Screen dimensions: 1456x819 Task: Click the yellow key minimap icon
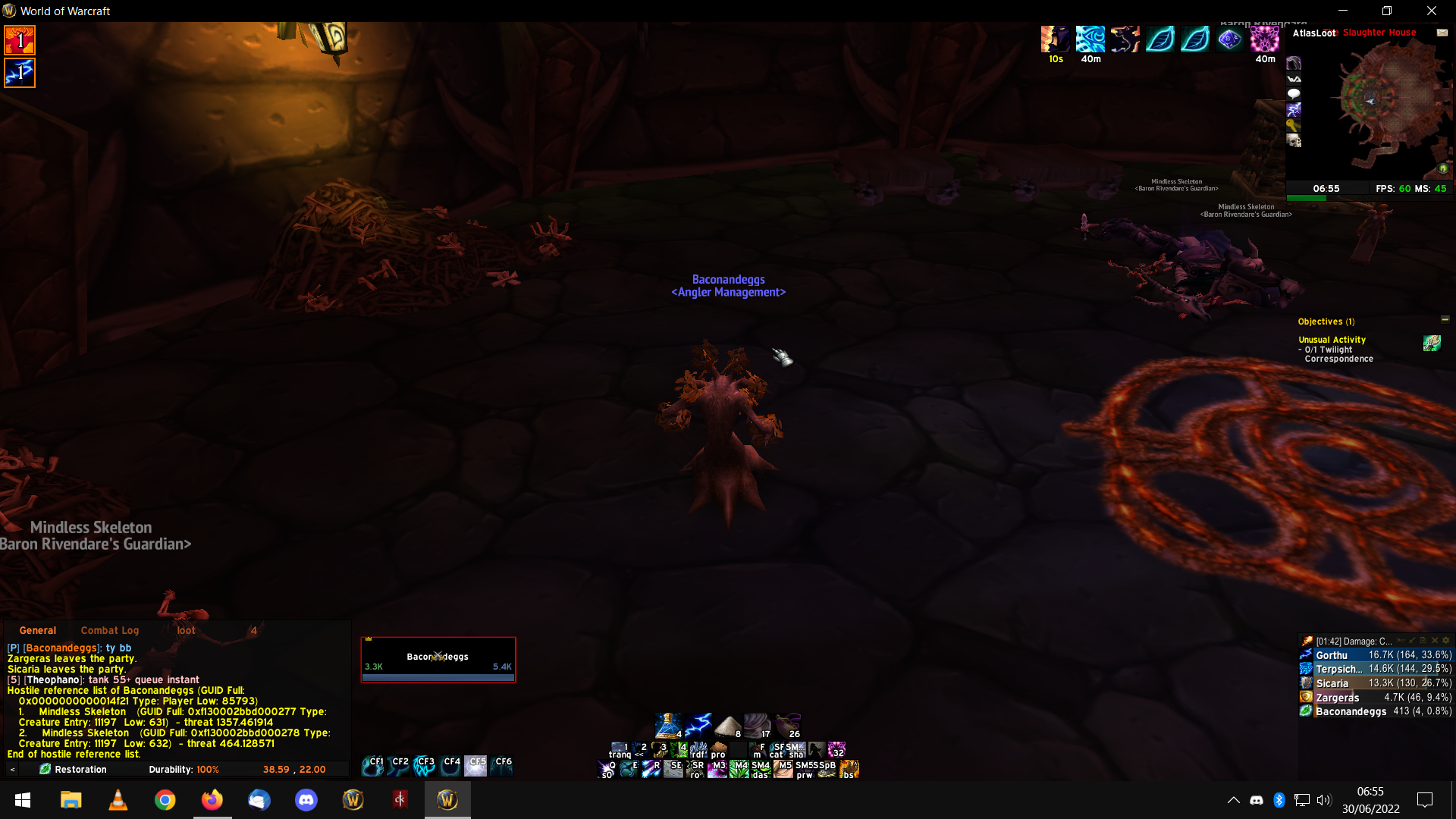coord(1294,125)
